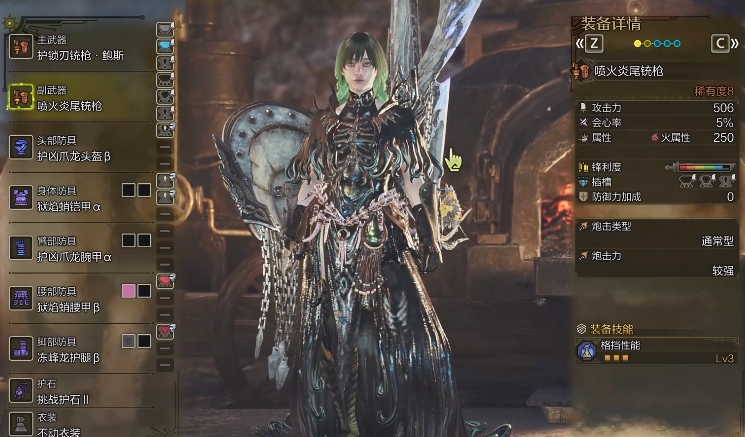Choose the 头部防具 head armor slot
Screen dimensions: 745x437
tap(80, 148)
